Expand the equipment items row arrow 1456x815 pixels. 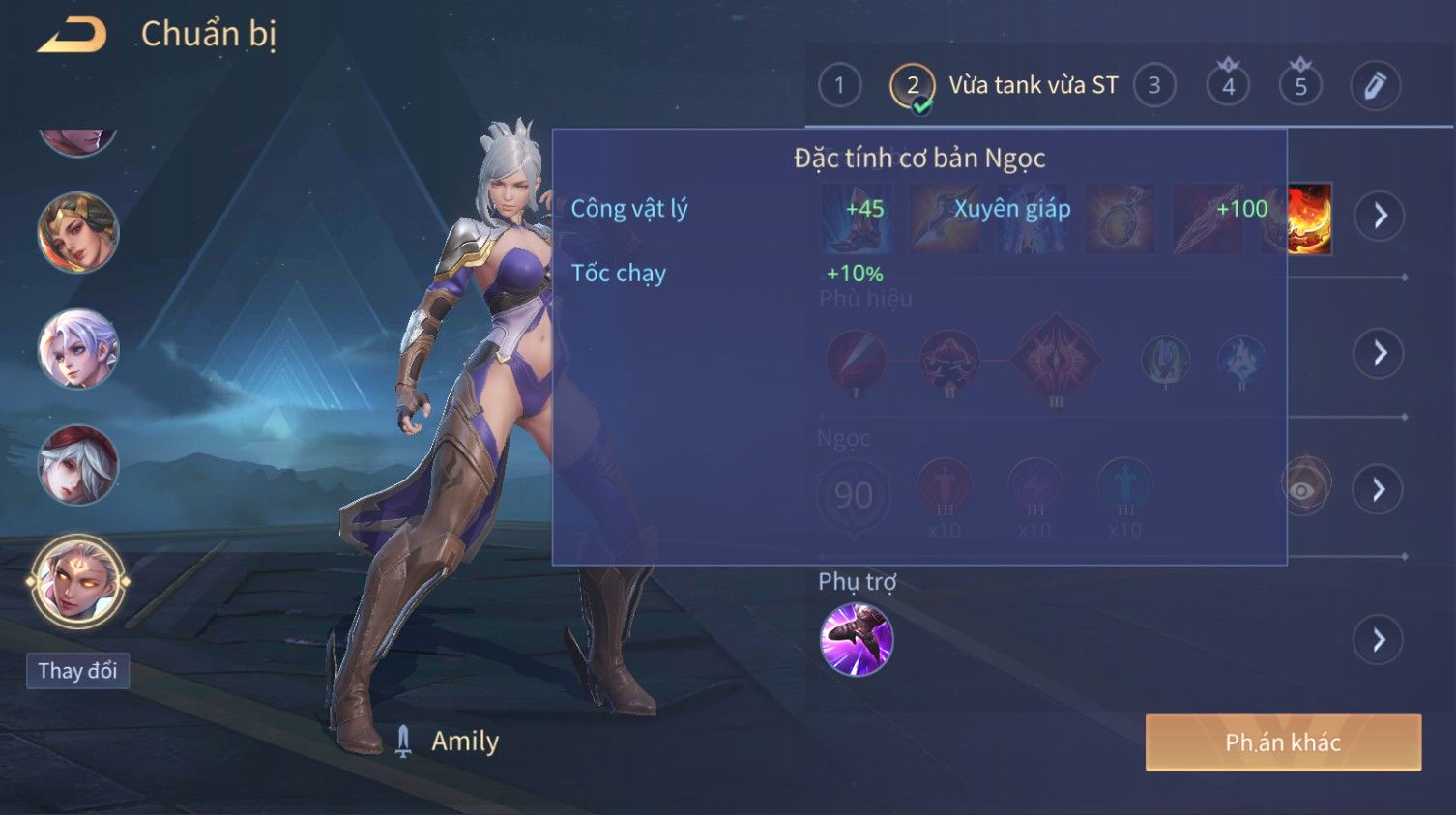1379,216
